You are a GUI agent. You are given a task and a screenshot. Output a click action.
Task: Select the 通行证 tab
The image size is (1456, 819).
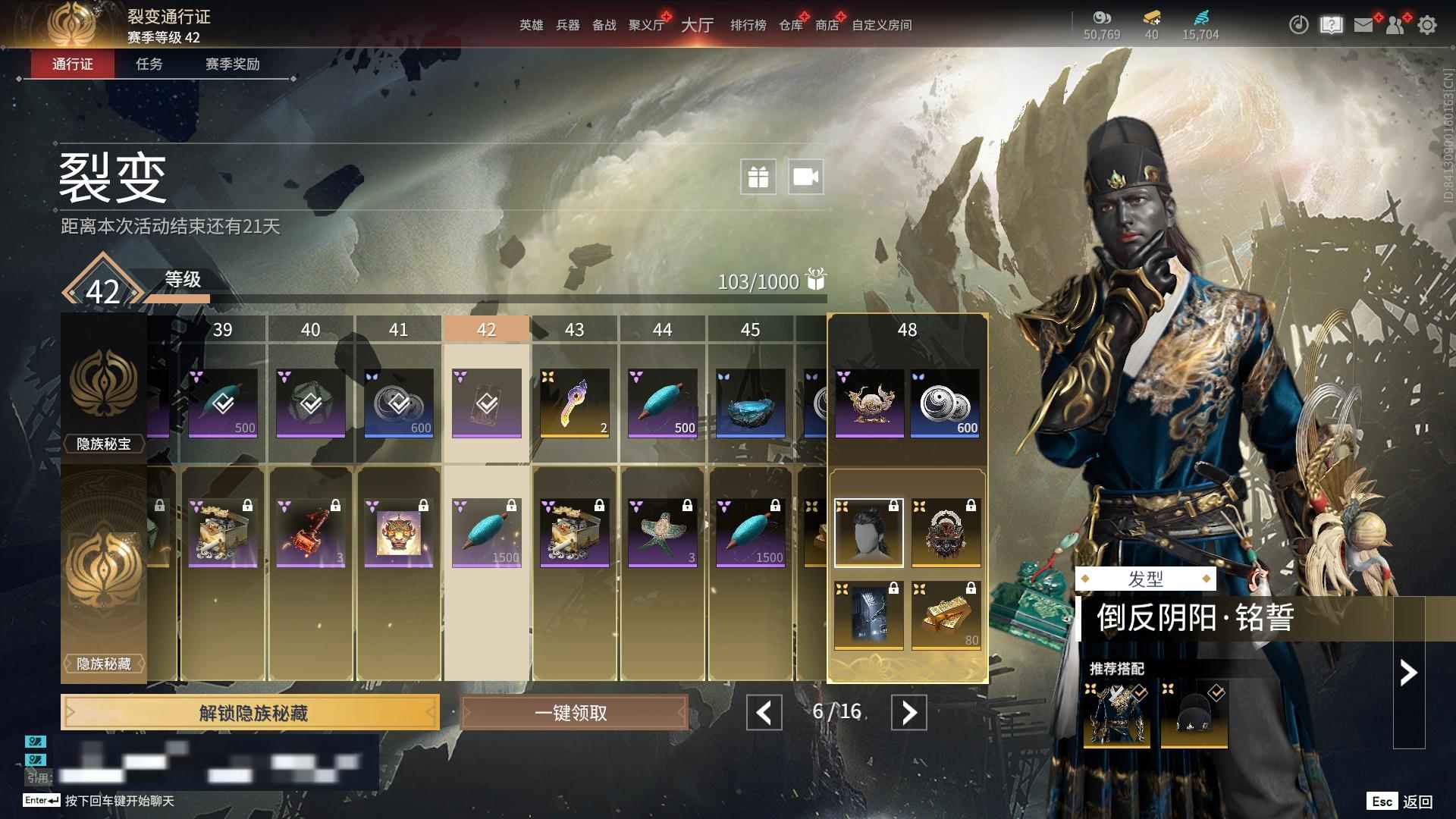coord(73,64)
